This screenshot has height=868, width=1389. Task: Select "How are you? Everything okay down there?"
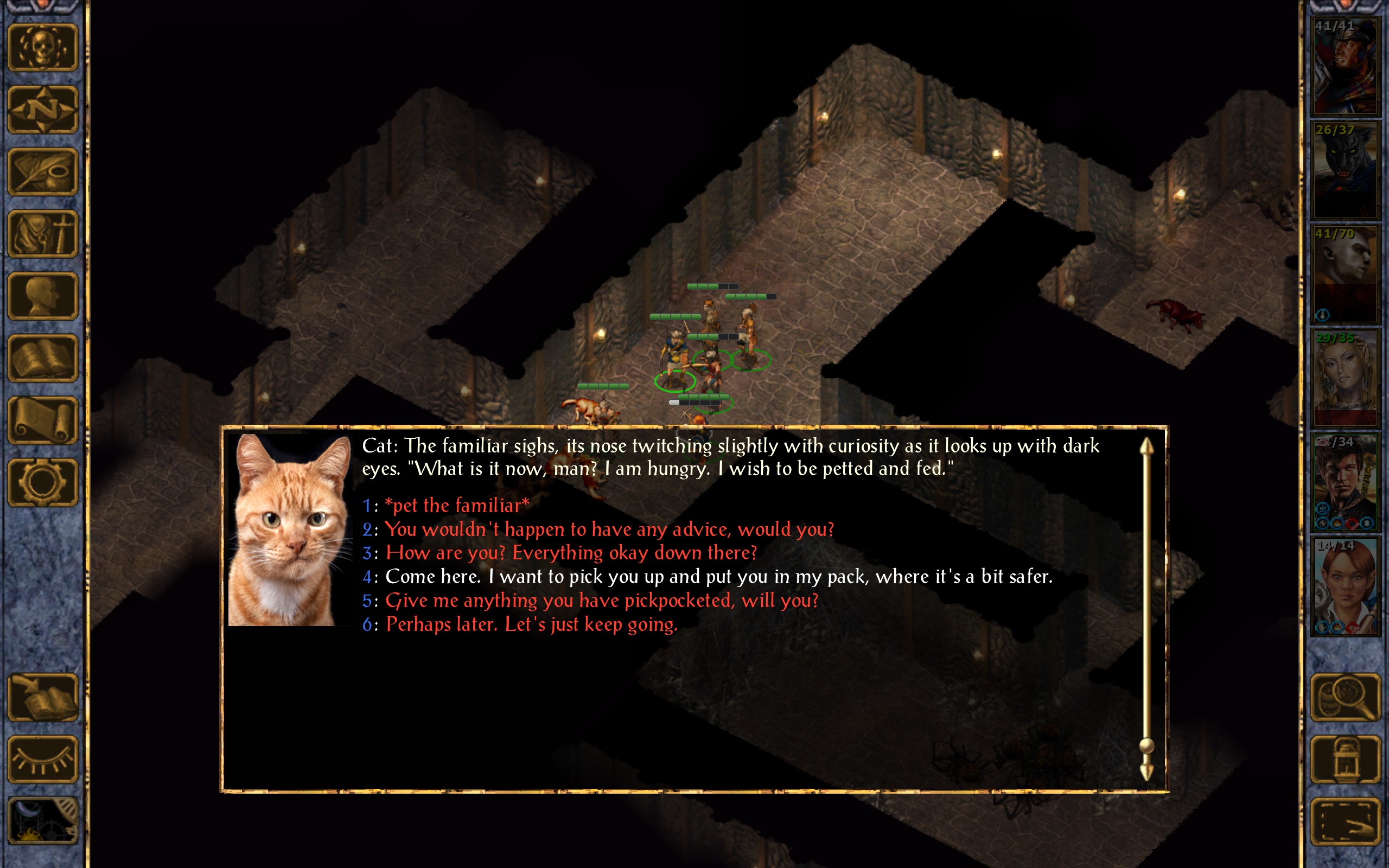tap(571, 553)
